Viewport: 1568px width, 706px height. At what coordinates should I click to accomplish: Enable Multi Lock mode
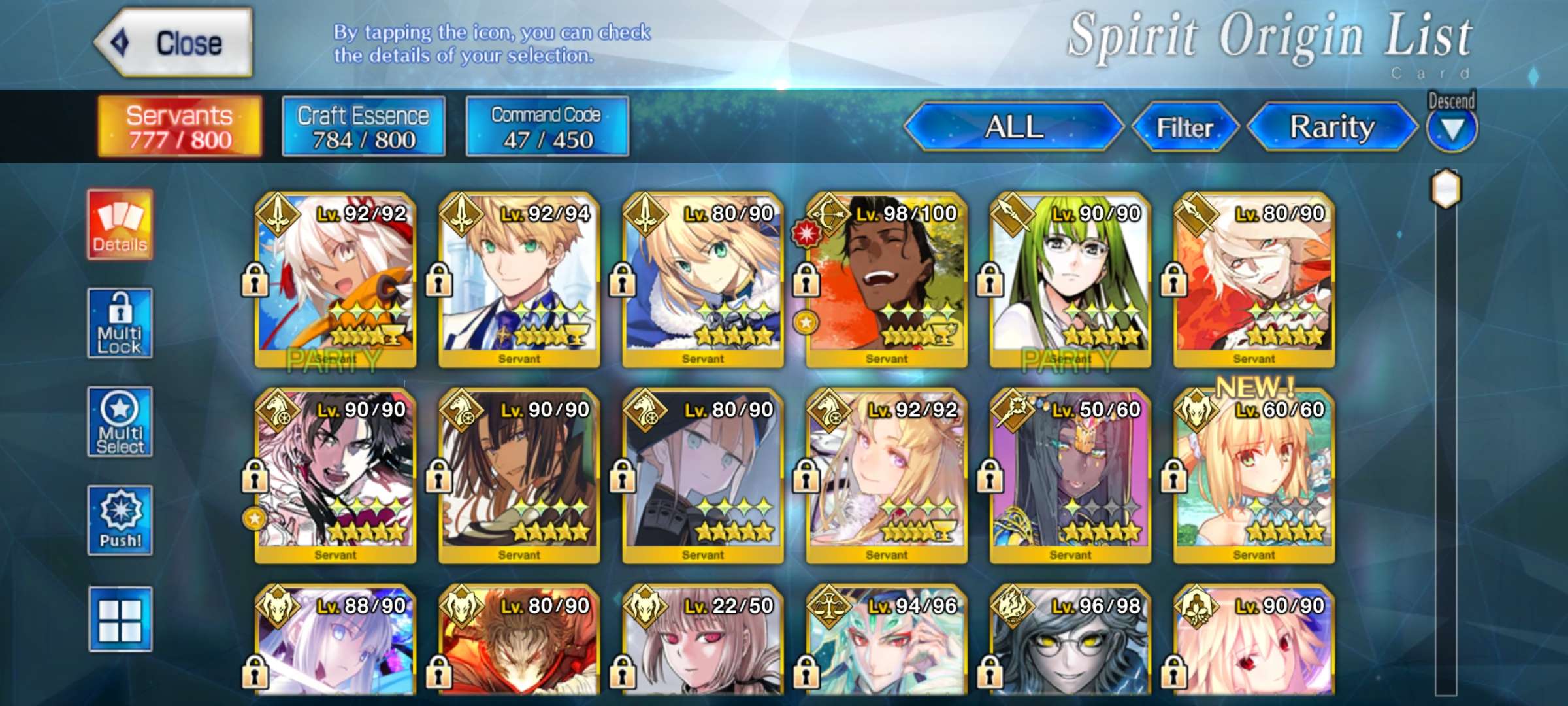point(120,323)
